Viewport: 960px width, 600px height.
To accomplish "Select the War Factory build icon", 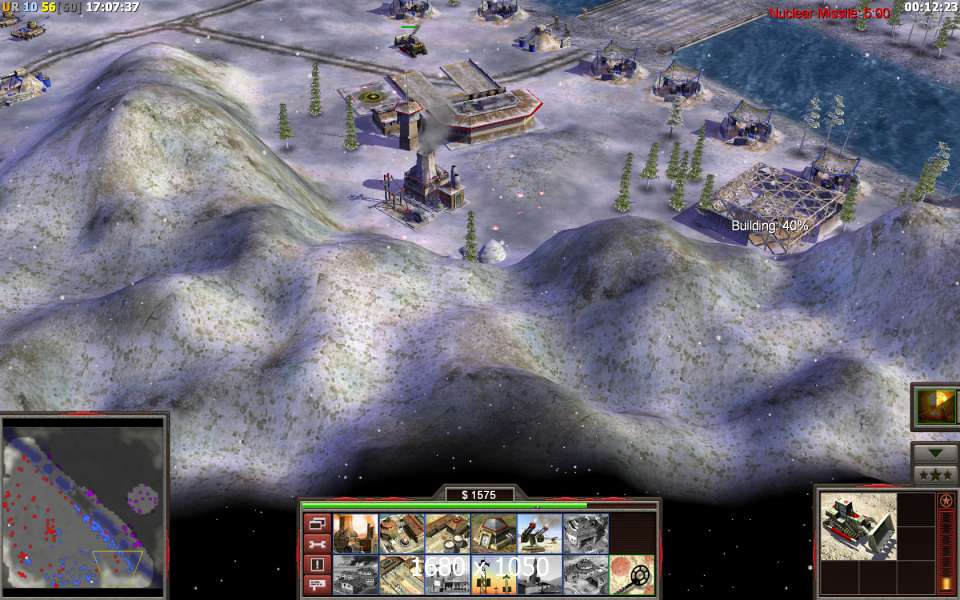I will click(x=585, y=534).
